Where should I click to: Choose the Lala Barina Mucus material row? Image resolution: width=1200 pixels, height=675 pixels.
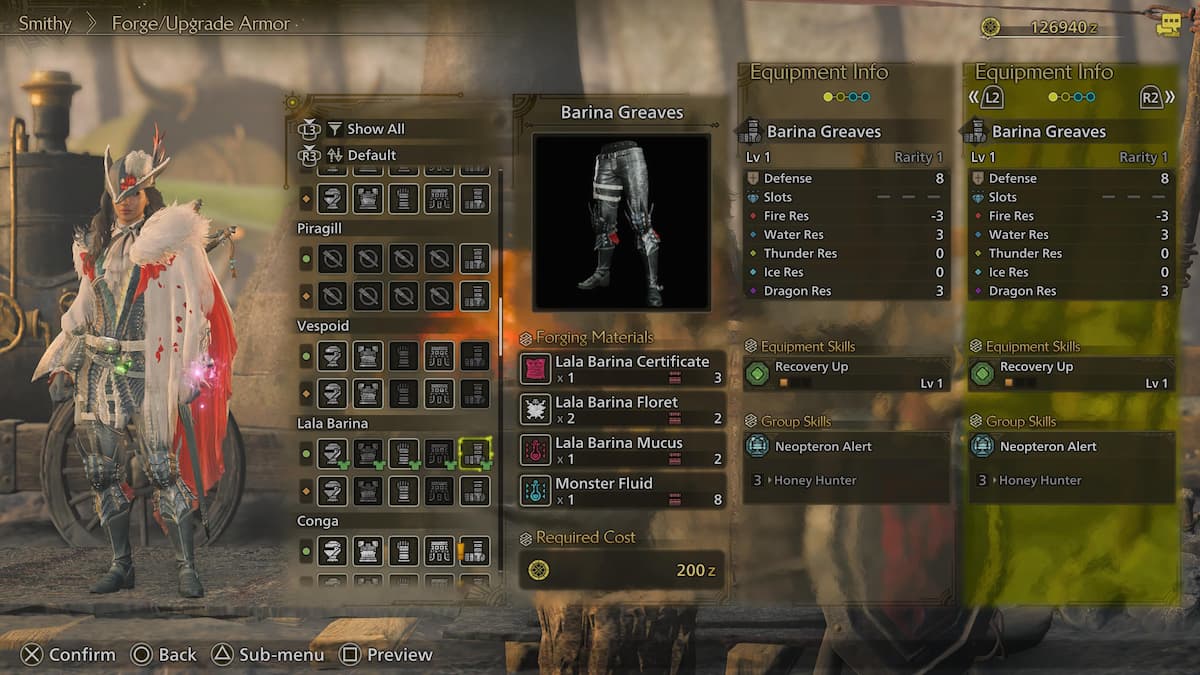pyautogui.click(x=622, y=450)
